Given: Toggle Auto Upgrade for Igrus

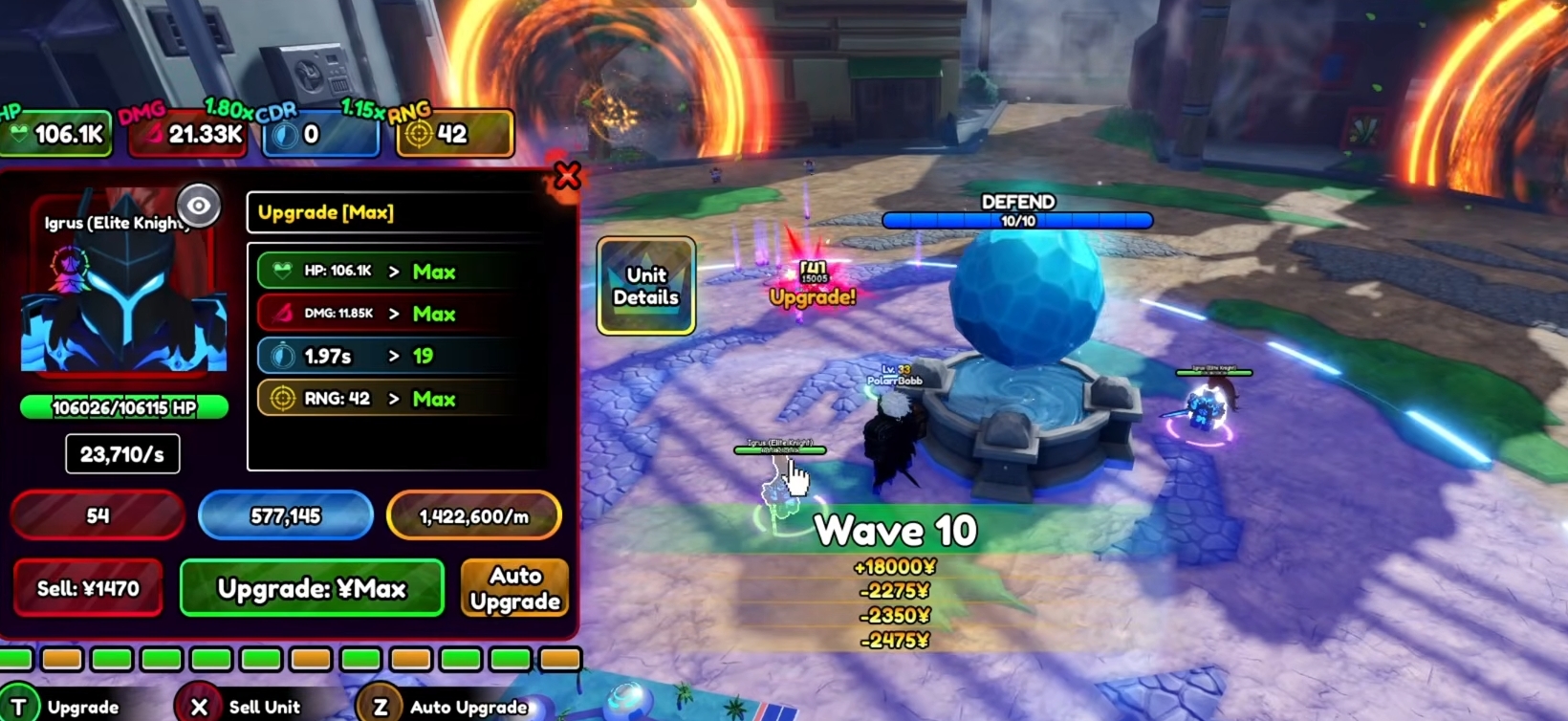Looking at the screenshot, I should (x=514, y=588).
